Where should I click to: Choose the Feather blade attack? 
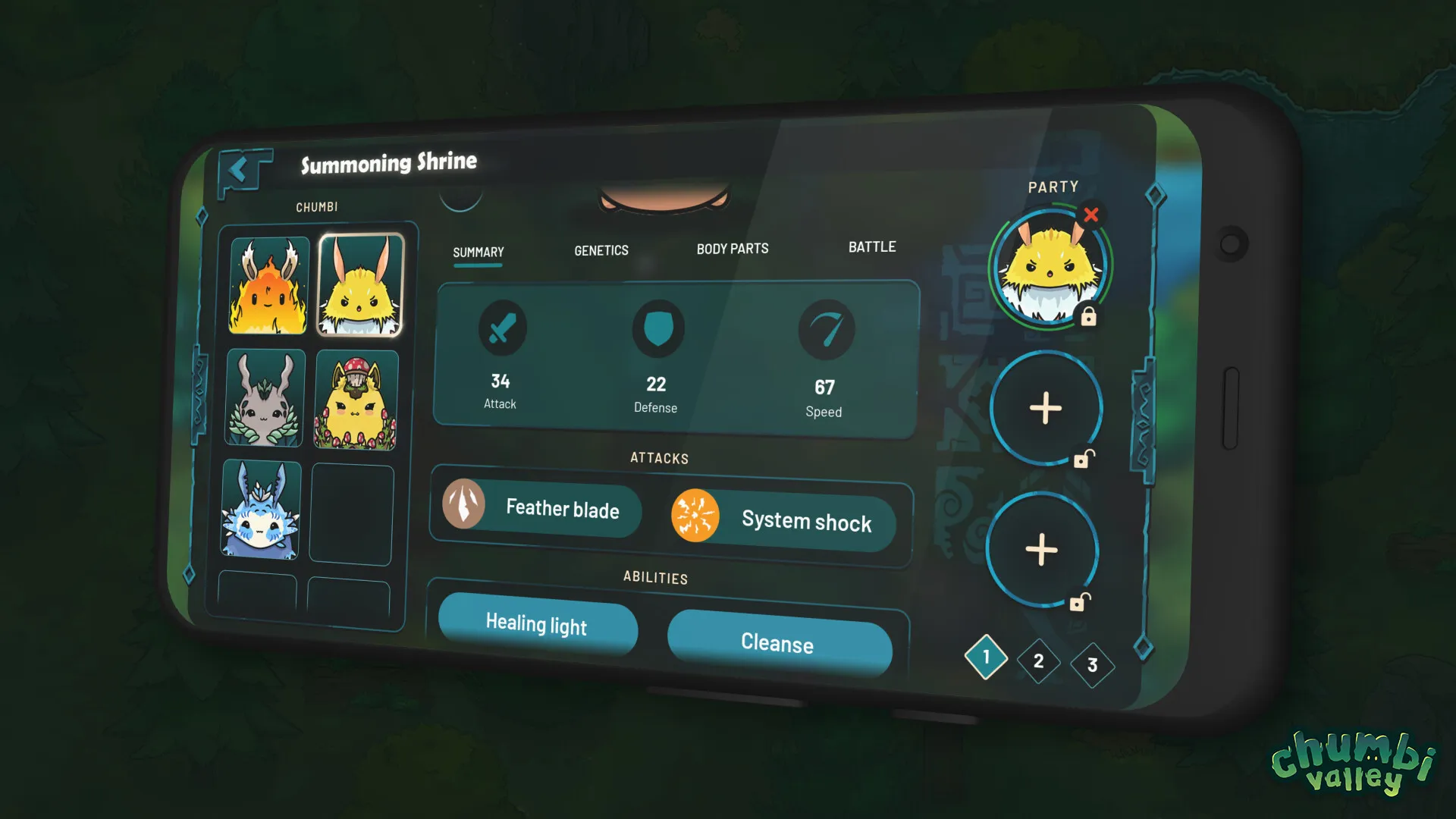pos(541,507)
